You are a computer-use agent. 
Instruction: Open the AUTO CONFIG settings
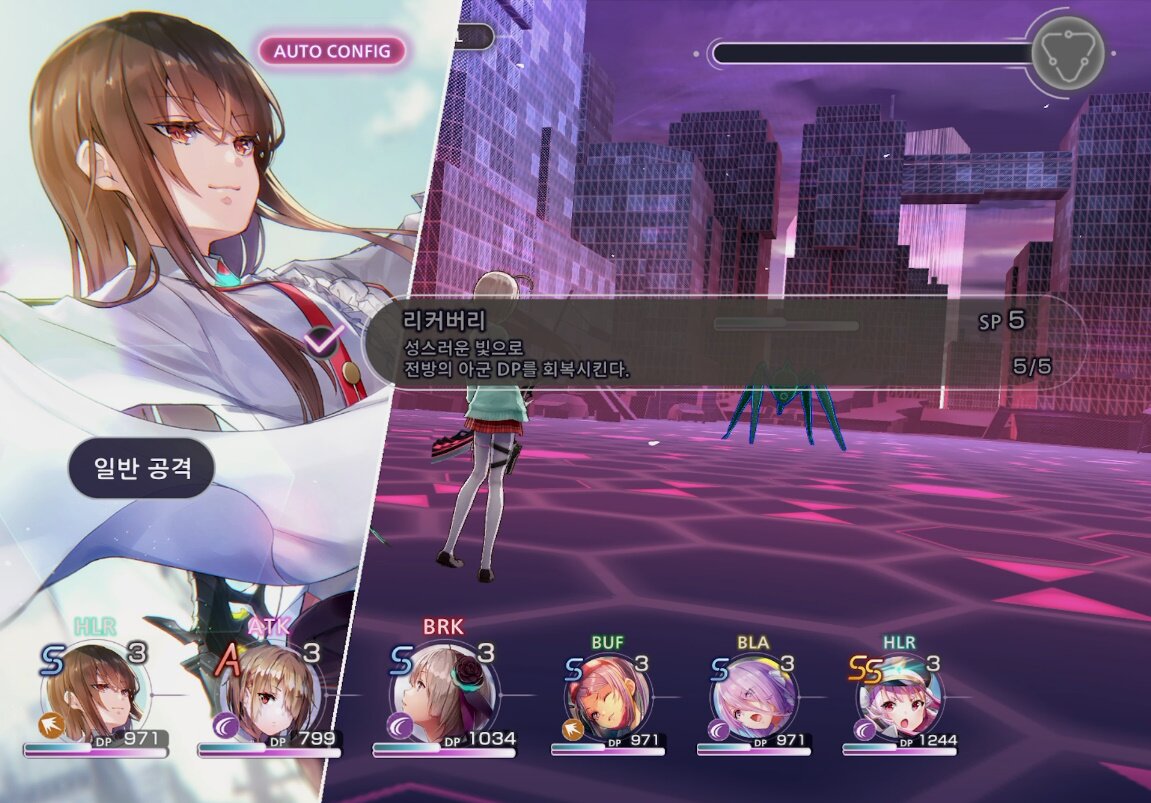point(332,51)
